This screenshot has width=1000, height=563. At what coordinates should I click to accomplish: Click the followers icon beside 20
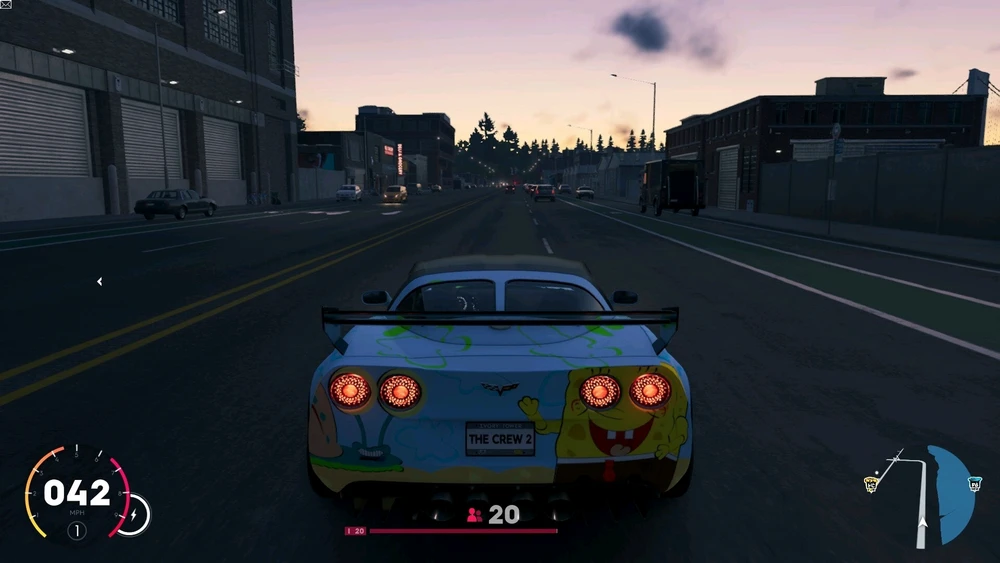(474, 515)
